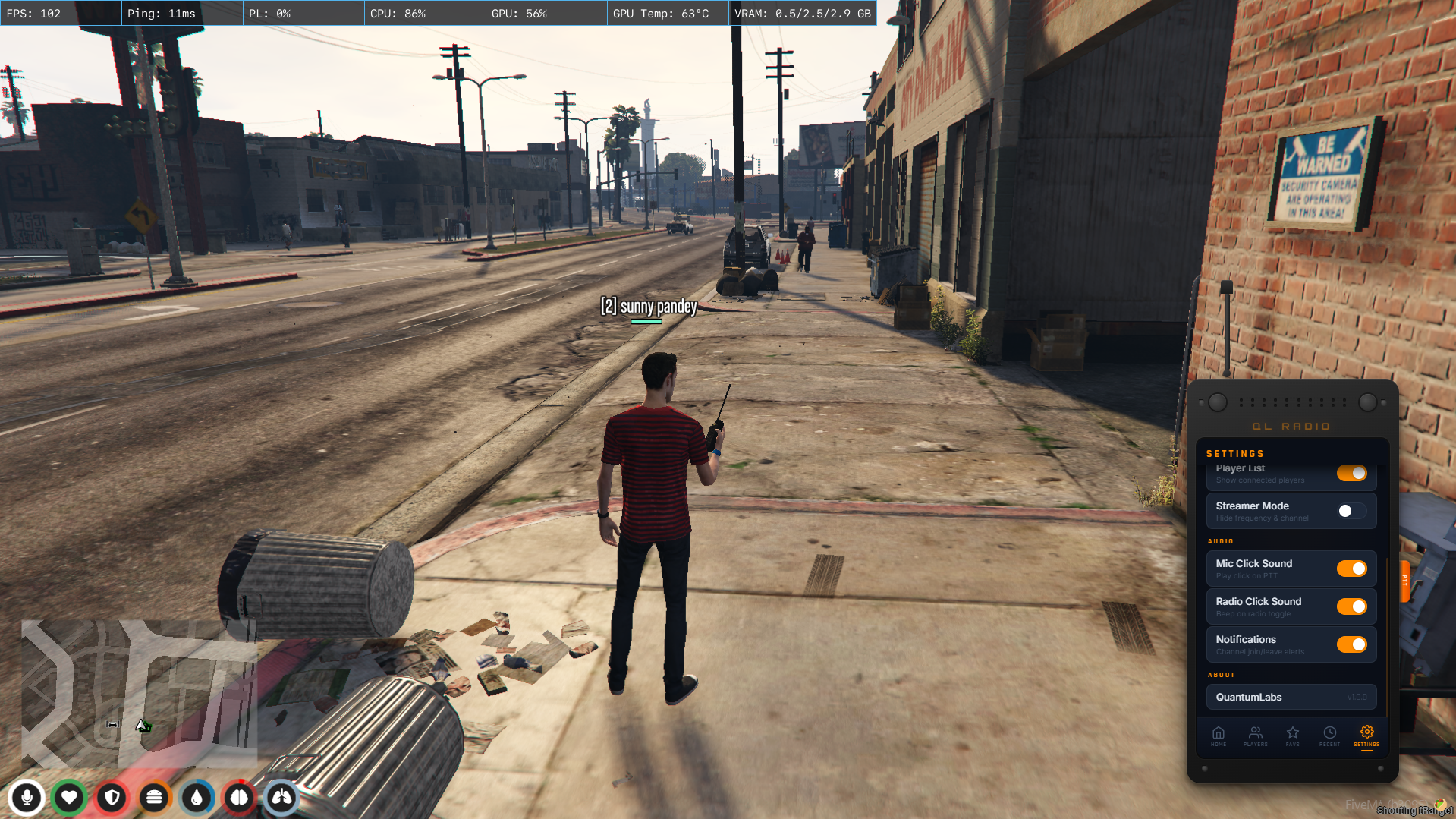
Task: Select the Settings tab on the radio
Action: [x=1366, y=736]
